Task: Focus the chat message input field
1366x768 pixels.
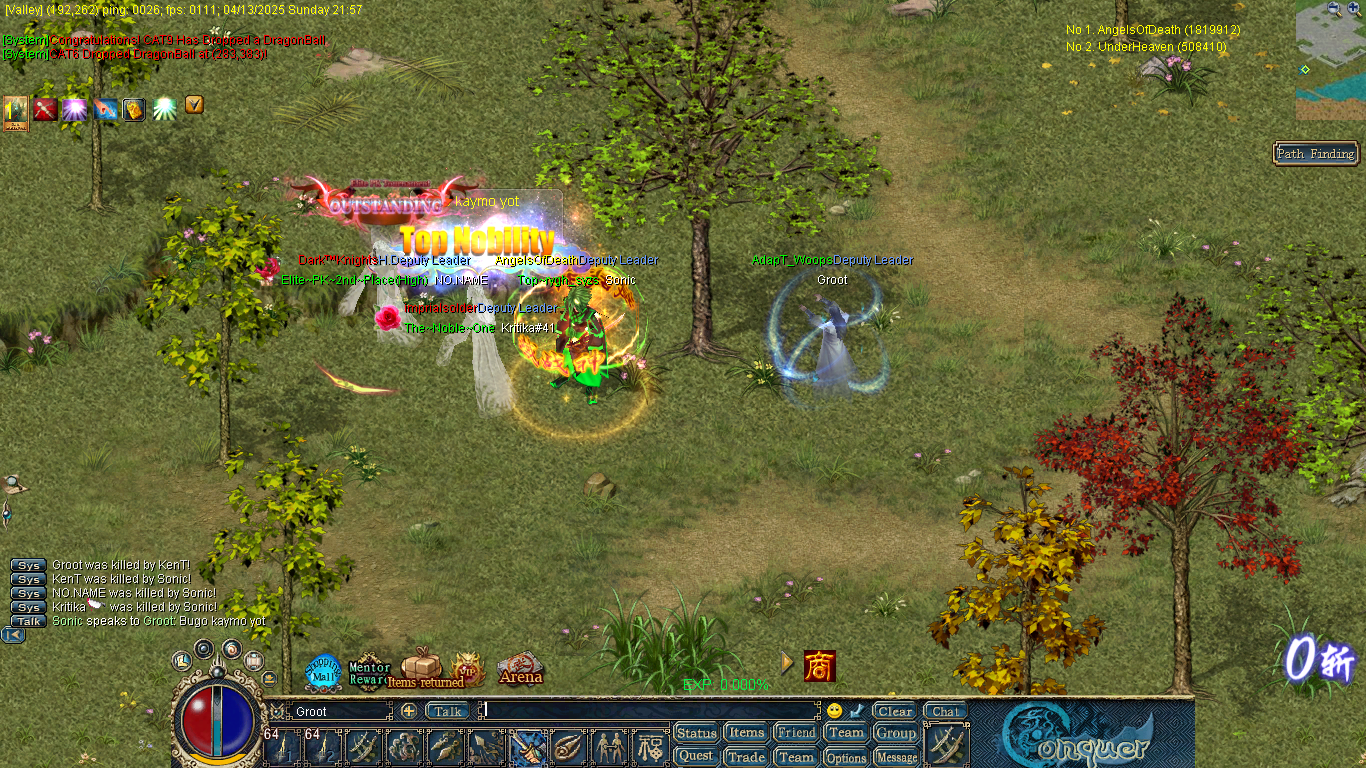Action: pos(650,711)
